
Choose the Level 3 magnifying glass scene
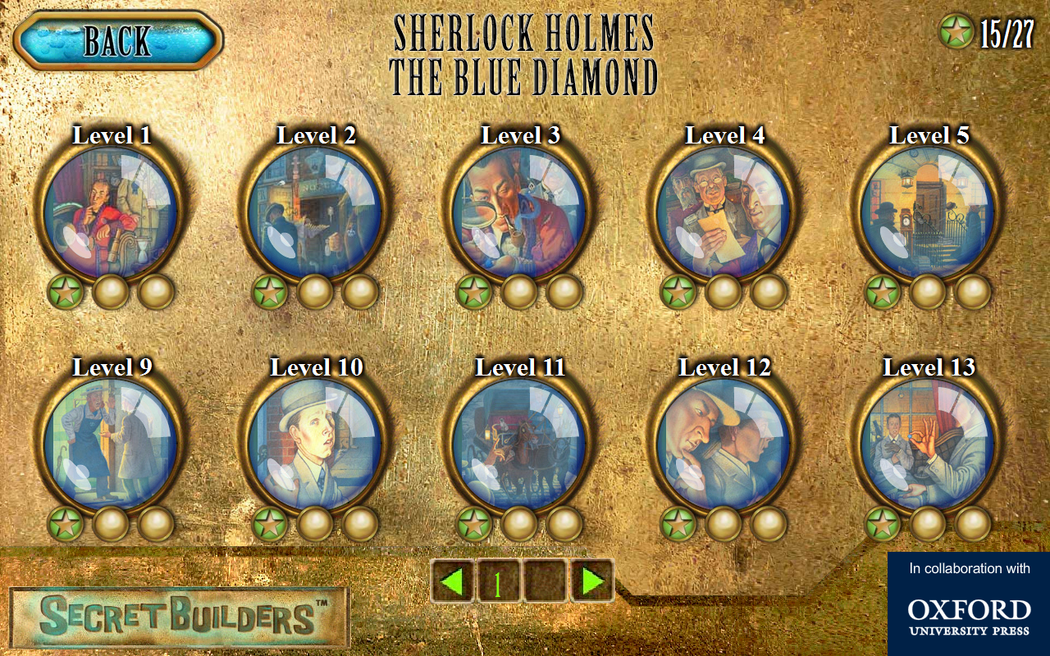519,212
